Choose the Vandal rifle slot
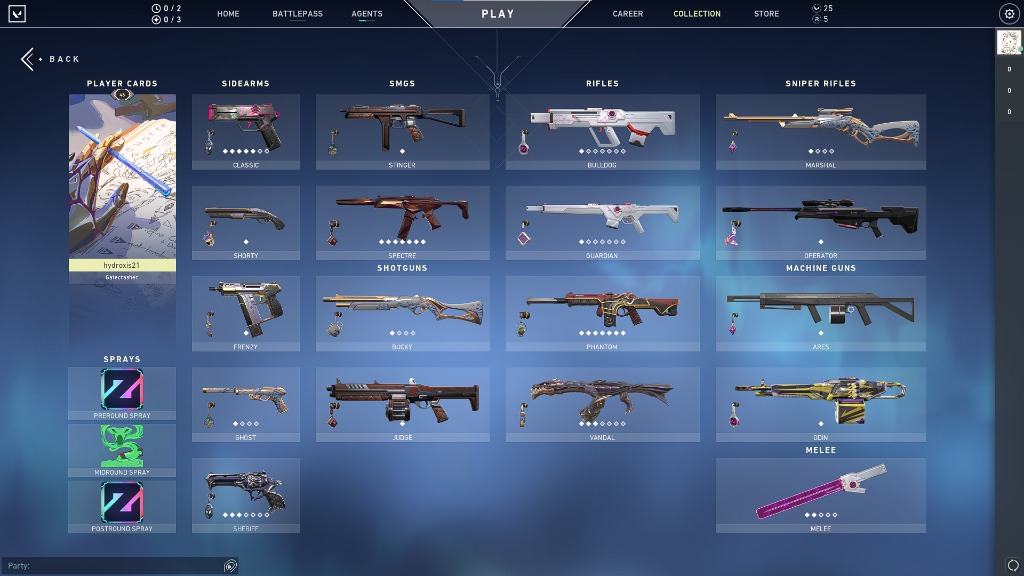Screen dimensions: 1024x576 tap(603, 404)
